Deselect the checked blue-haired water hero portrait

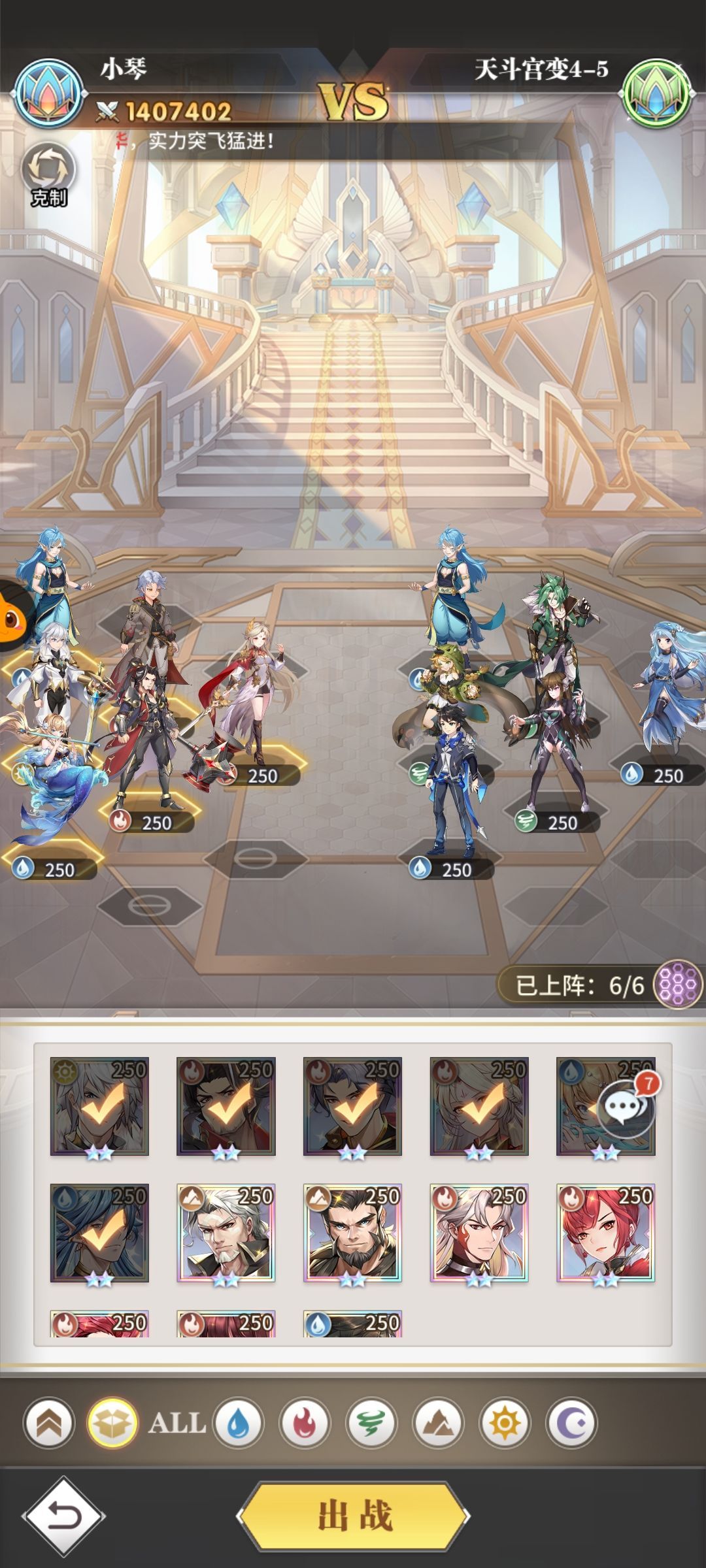tap(99, 1232)
